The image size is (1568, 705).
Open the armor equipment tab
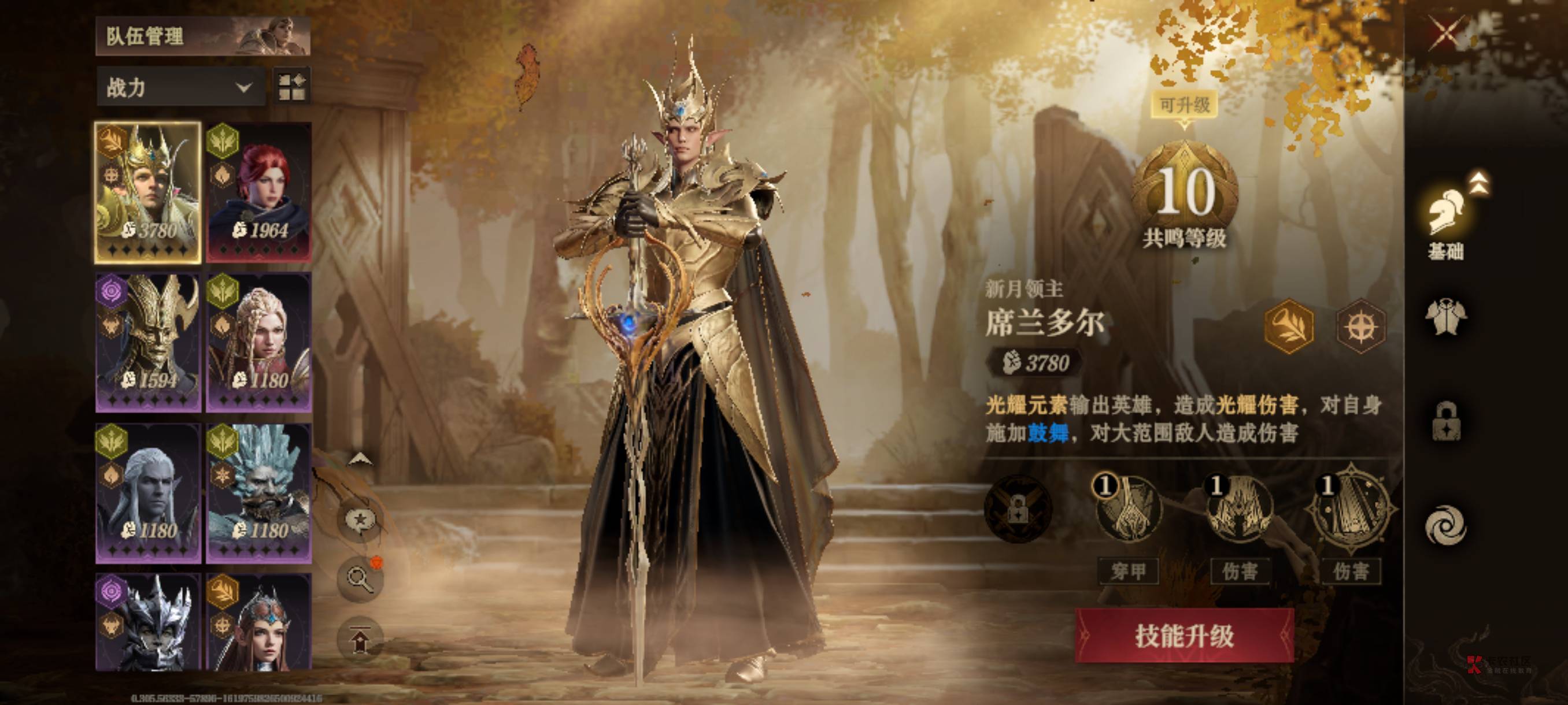click(x=1446, y=317)
